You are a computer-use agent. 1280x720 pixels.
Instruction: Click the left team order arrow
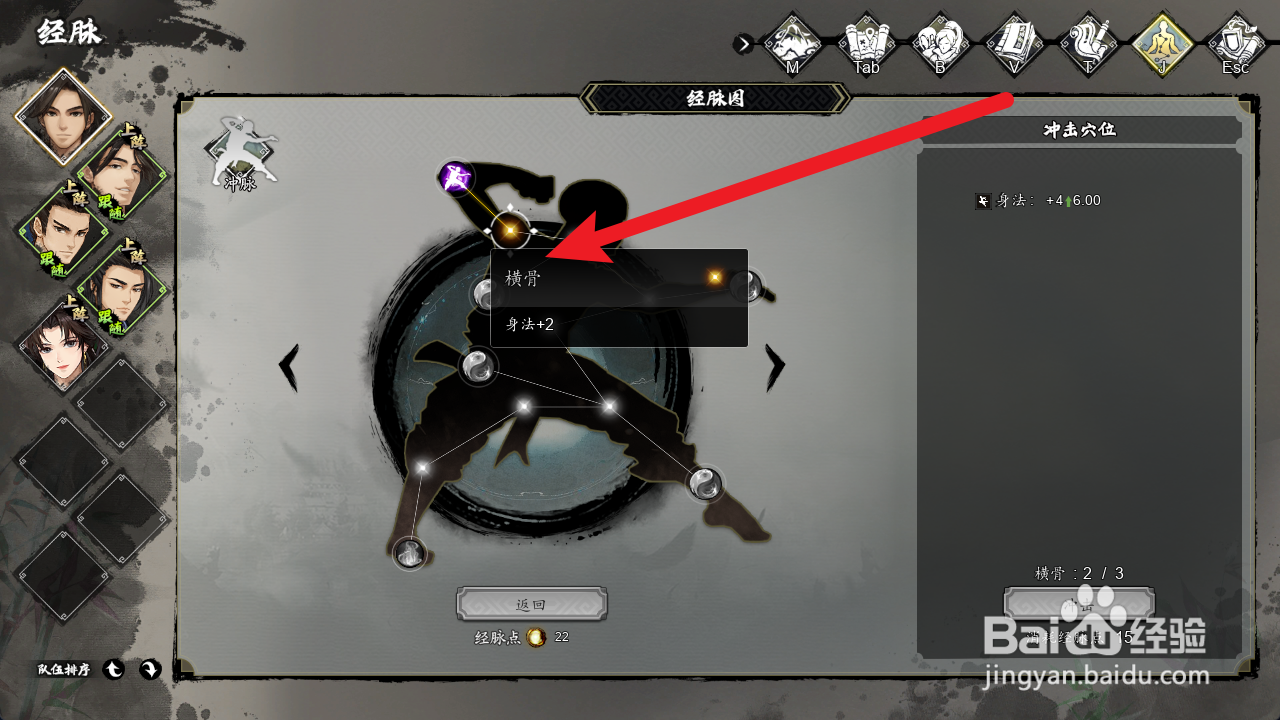point(114,670)
